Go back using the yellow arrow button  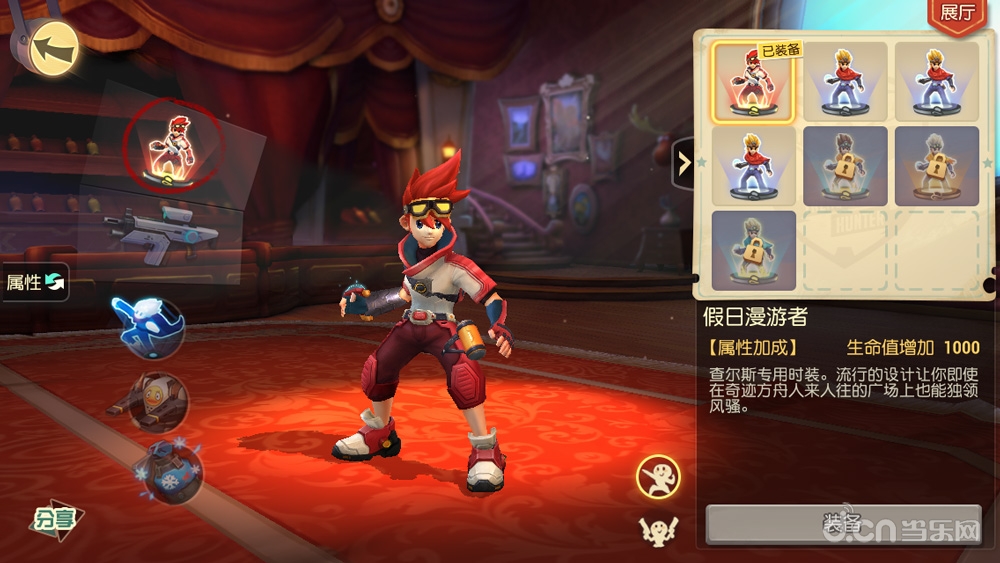pos(54,46)
